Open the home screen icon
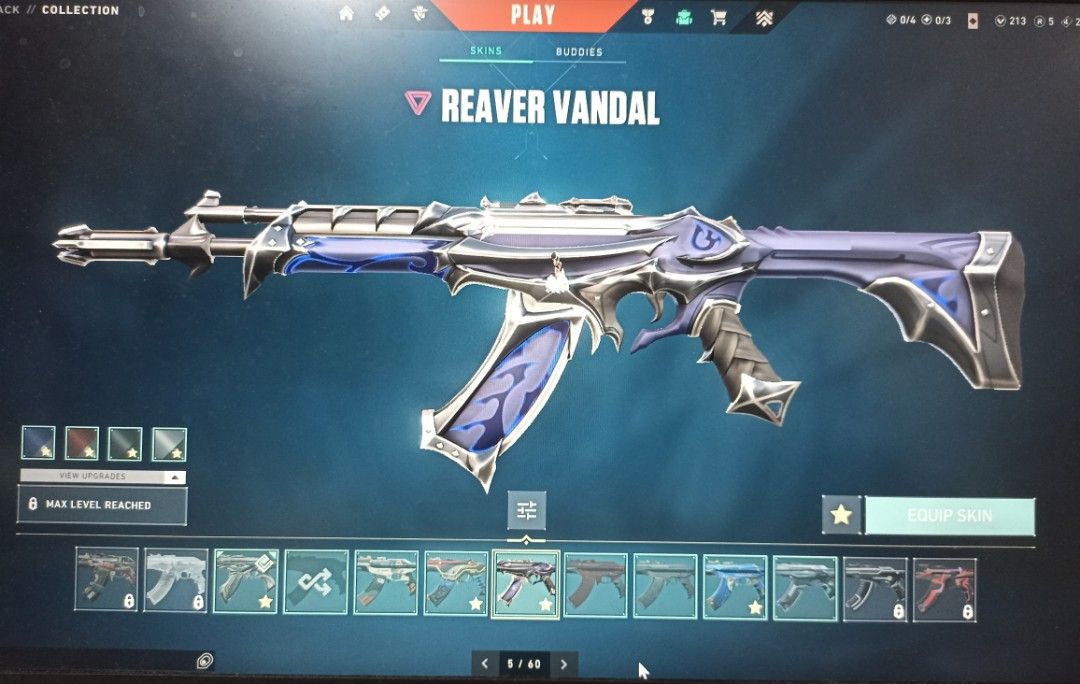Image resolution: width=1080 pixels, height=684 pixels. [347, 14]
